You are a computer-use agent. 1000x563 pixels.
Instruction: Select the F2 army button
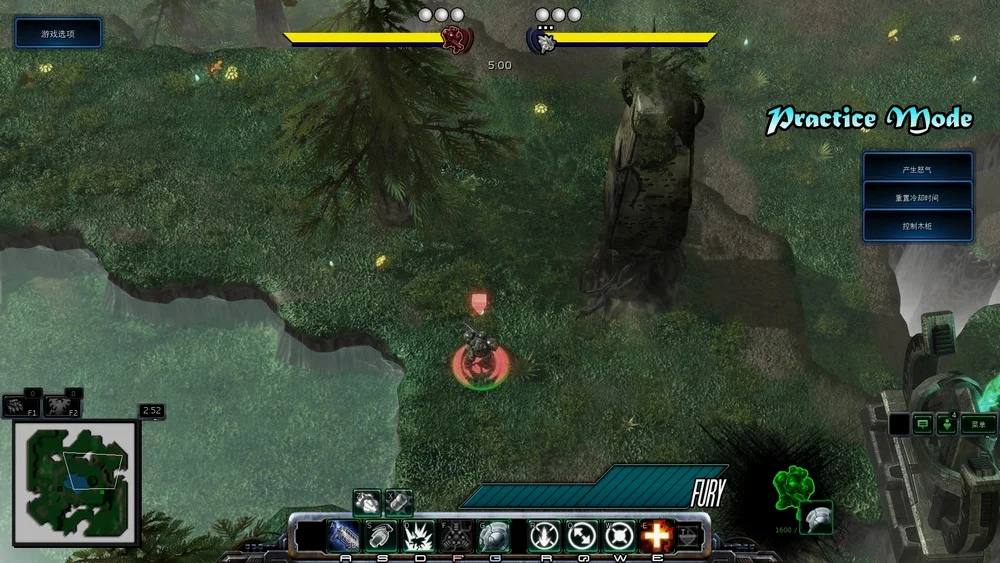[62, 406]
